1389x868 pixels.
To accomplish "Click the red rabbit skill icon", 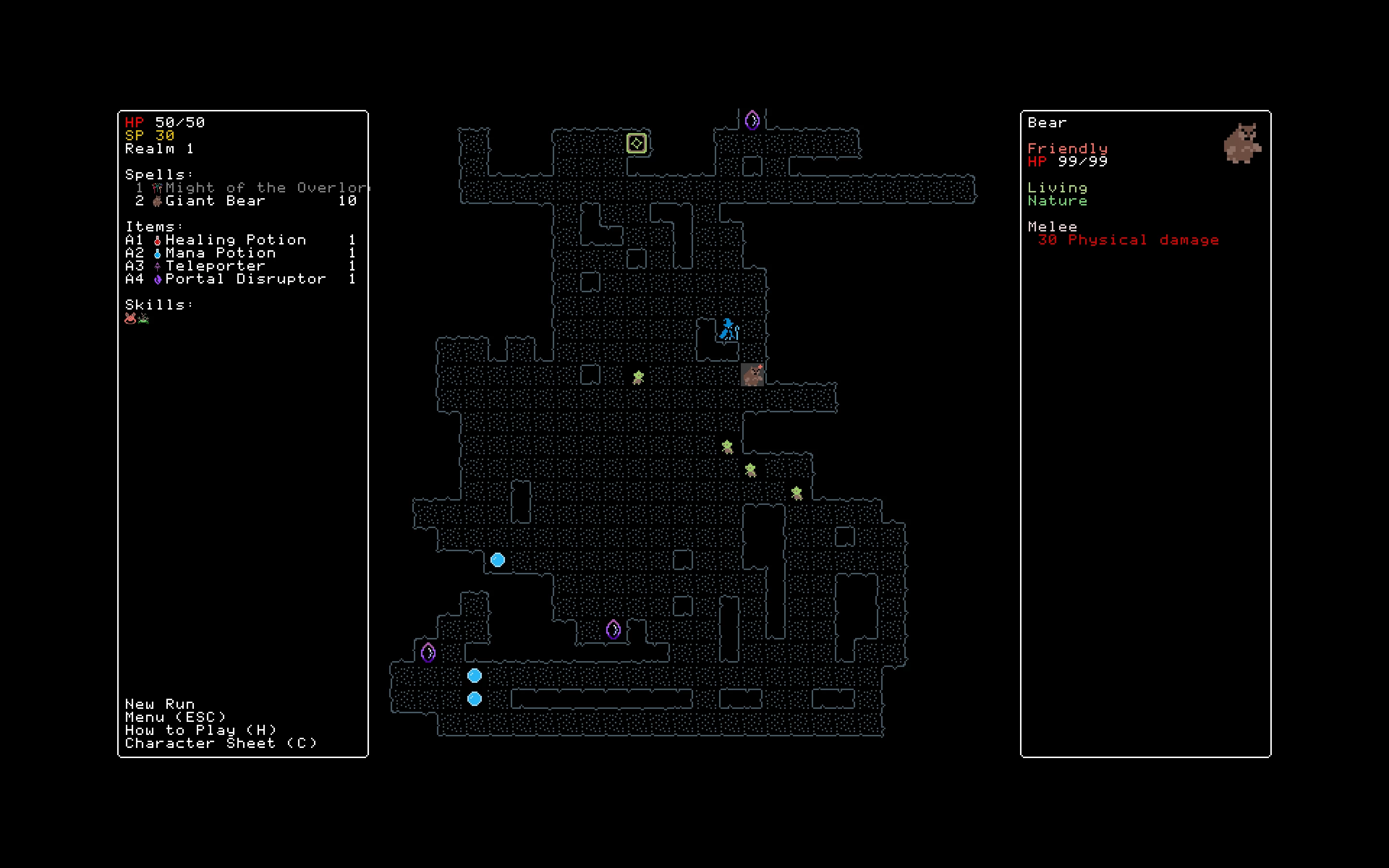I will coord(130,319).
